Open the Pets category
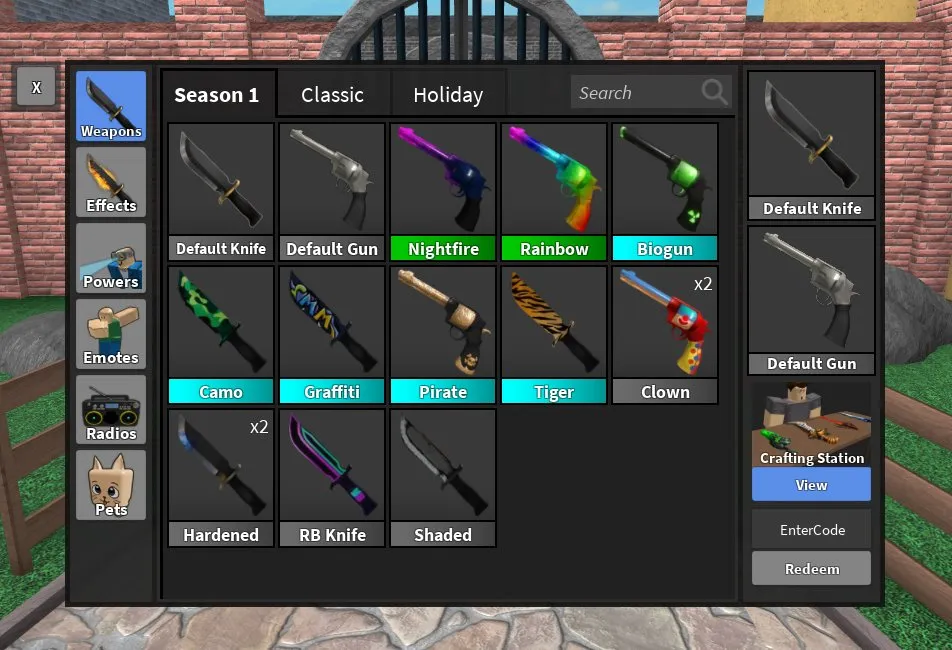Viewport: 952px width, 650px height. click(x=111, y=485)
